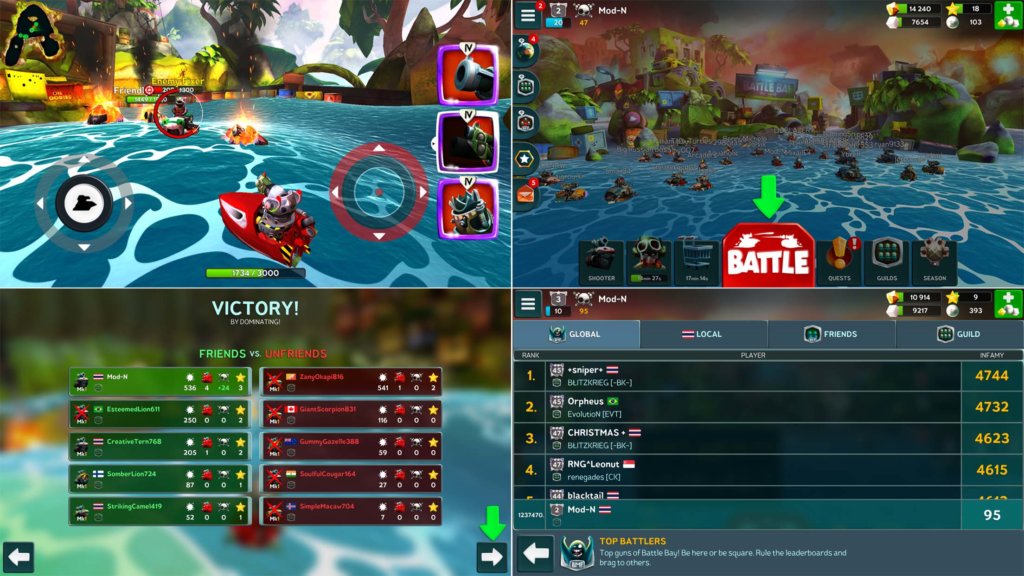Switch to the Friends leaderboard tab
The width and height of the screenshot is (1024, 576).
click(x=831, y=334)
